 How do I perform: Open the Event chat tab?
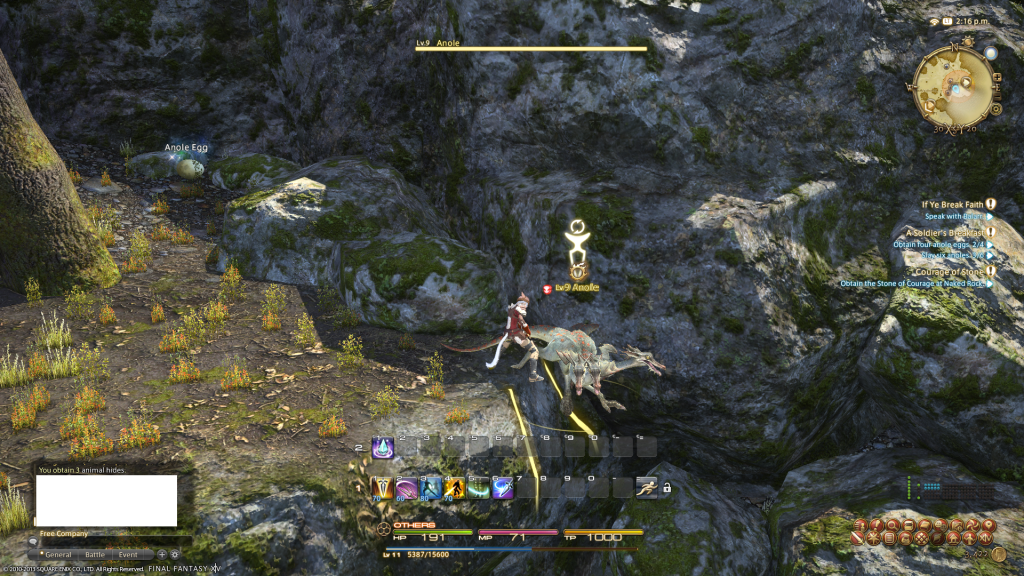pos(128,554)
